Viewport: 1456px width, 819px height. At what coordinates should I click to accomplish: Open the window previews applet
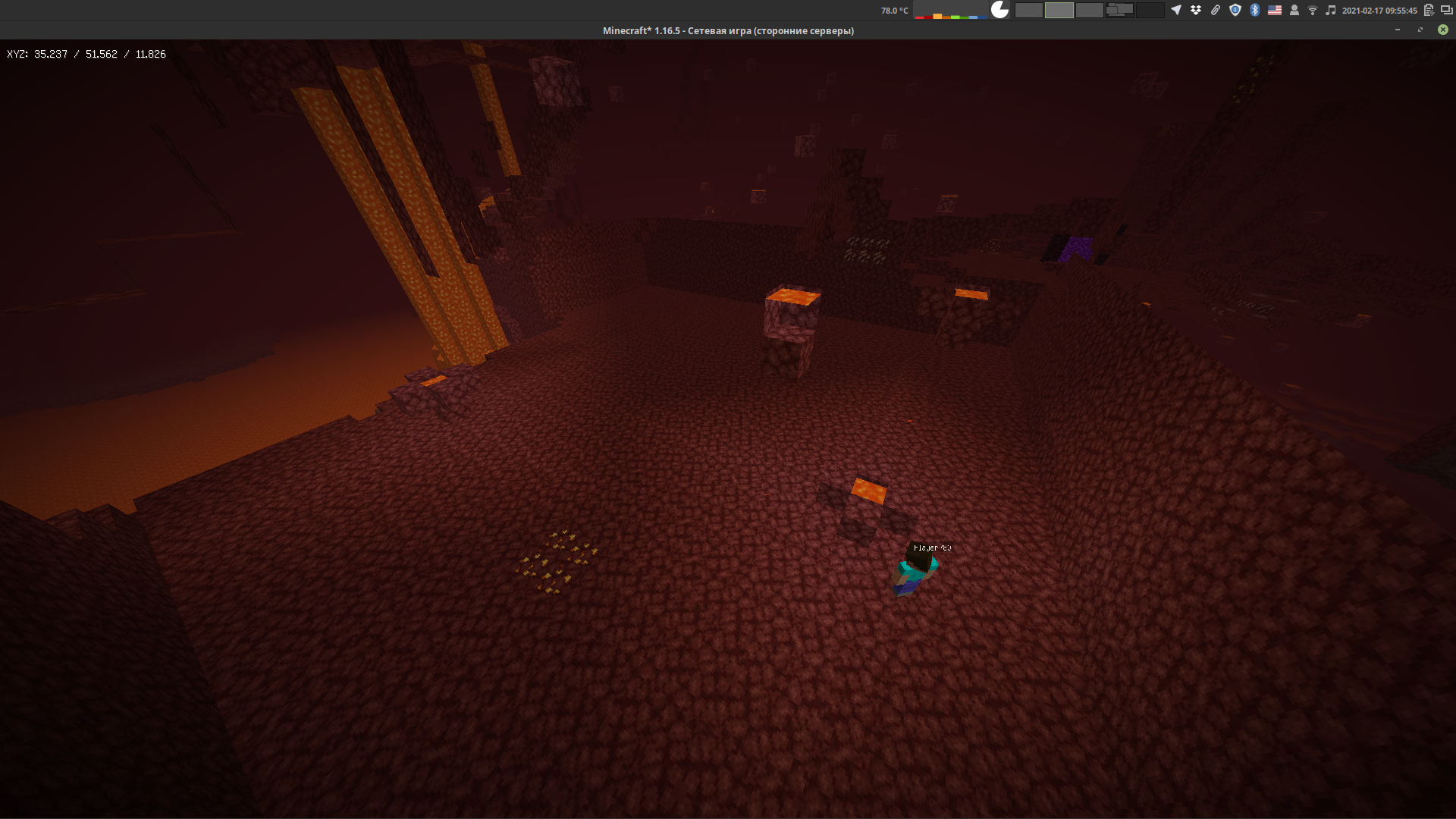pyautogui.click(x=1120, y=10)
